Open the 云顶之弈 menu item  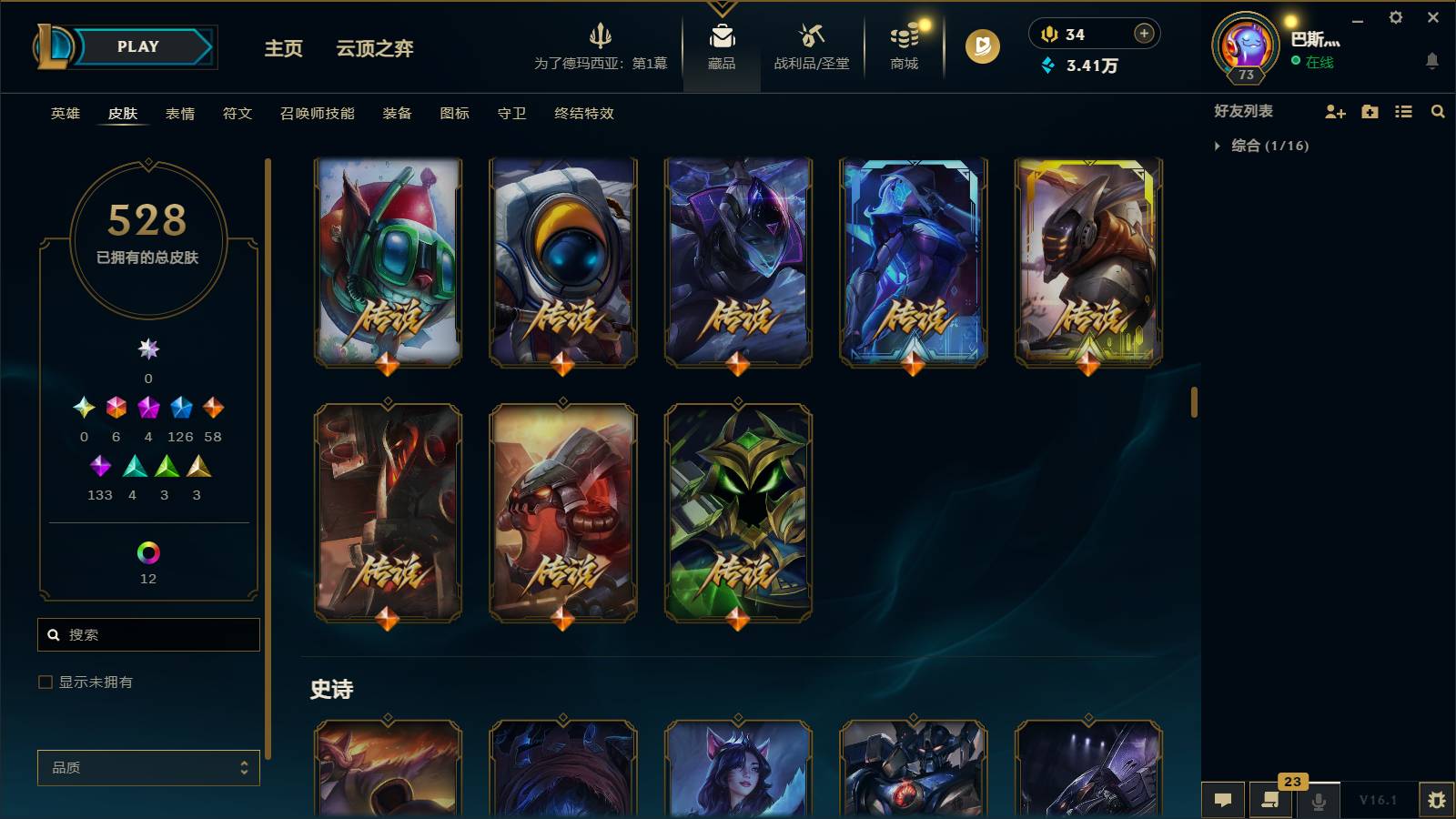(376, 50)
